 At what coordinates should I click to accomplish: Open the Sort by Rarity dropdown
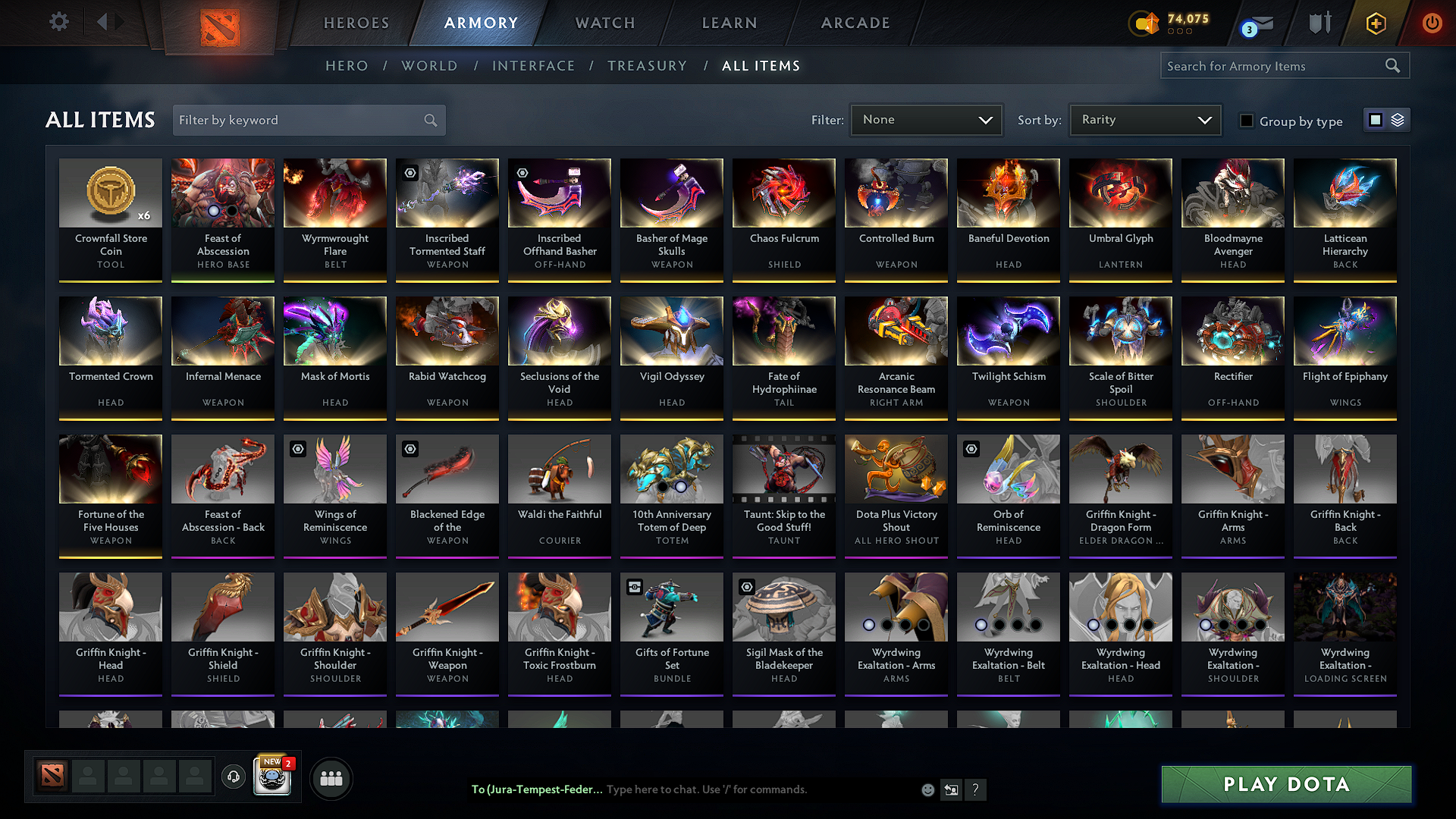coord(1144,119)
